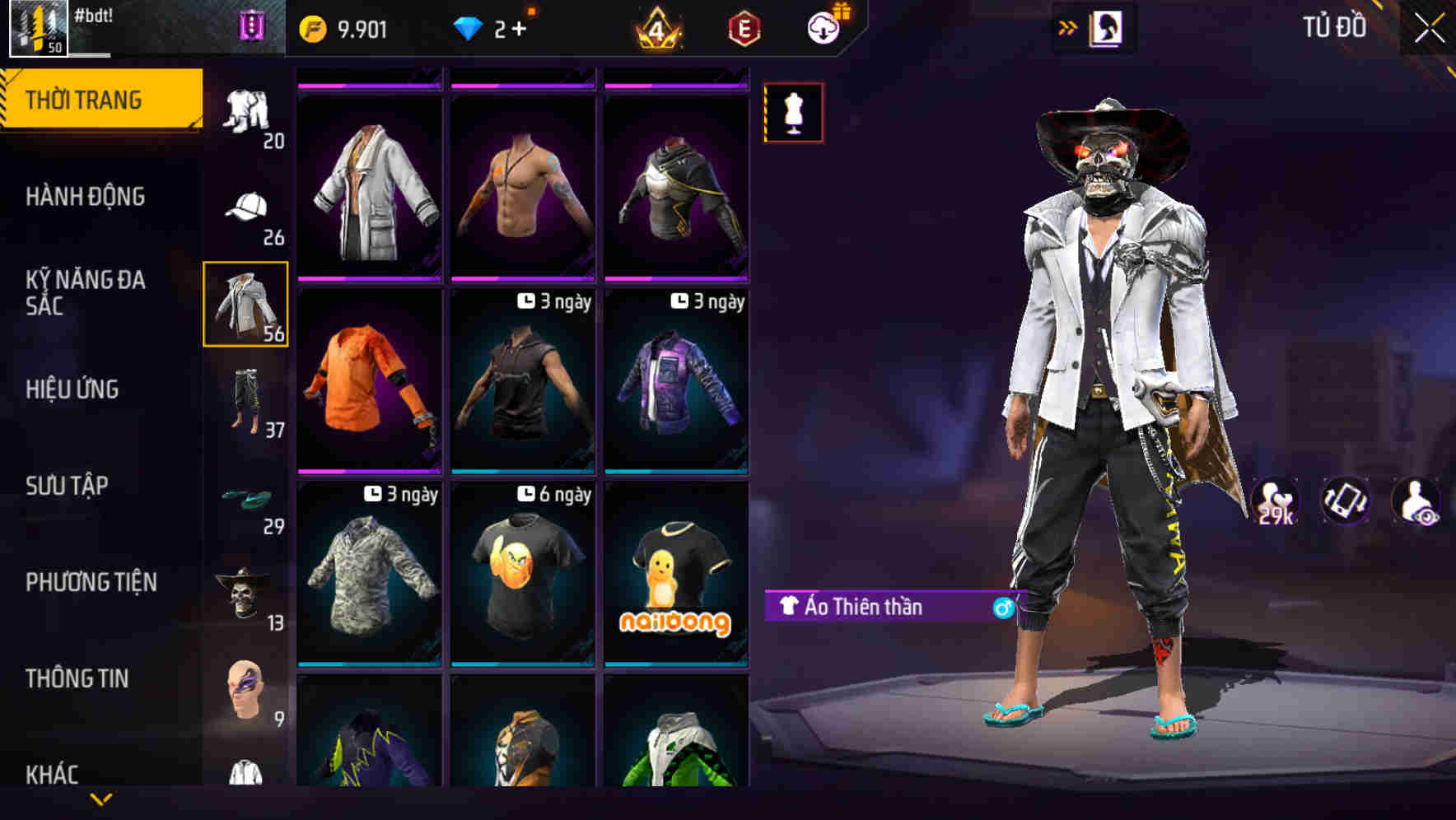Select the skull hat category showing 13 items
Screen dimensions: 1456x820
(x=245, y=594)
